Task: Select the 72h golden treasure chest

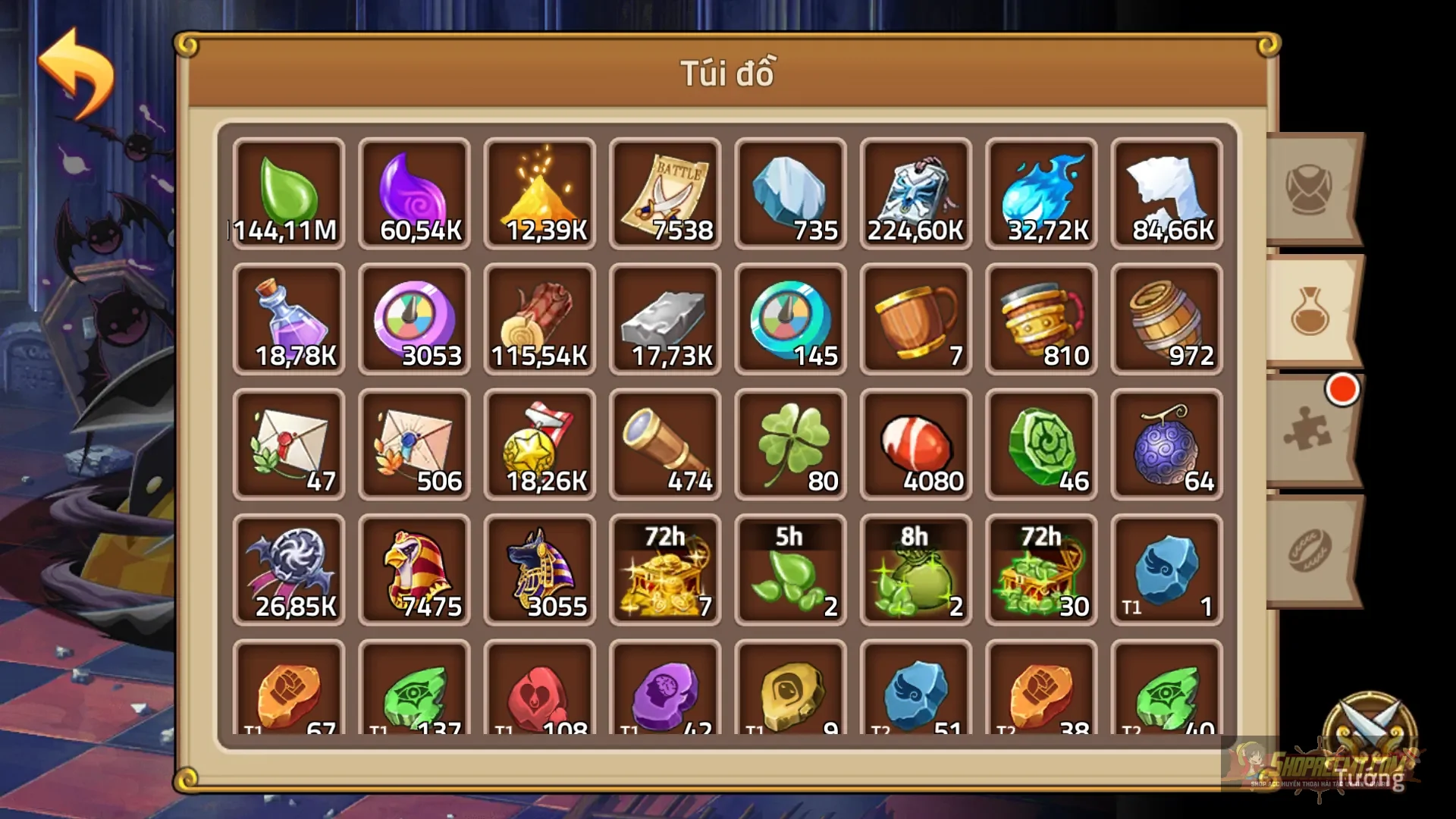Action: [x=665, y=569]
